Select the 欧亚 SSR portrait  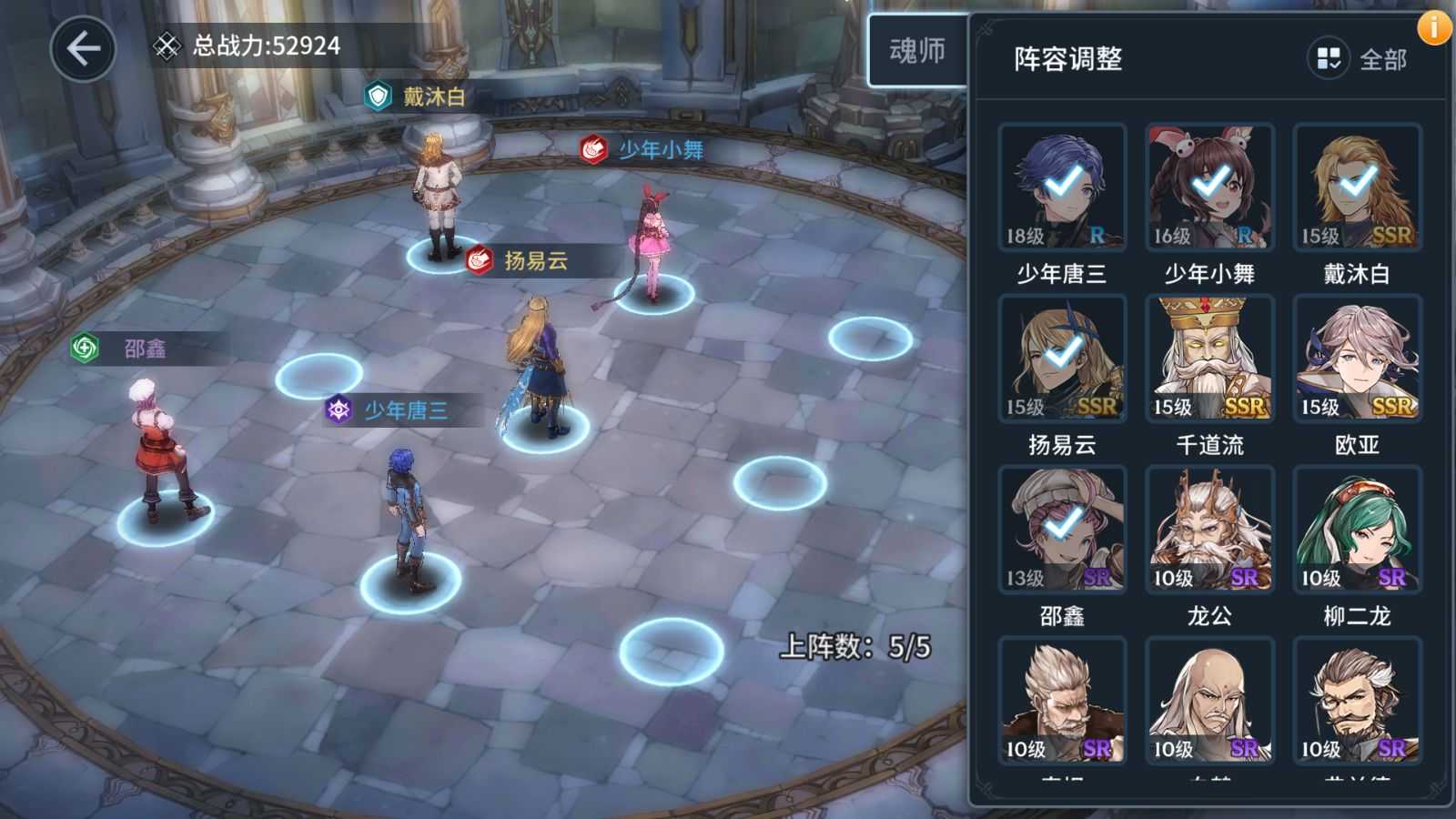(x=1356, y=358)
